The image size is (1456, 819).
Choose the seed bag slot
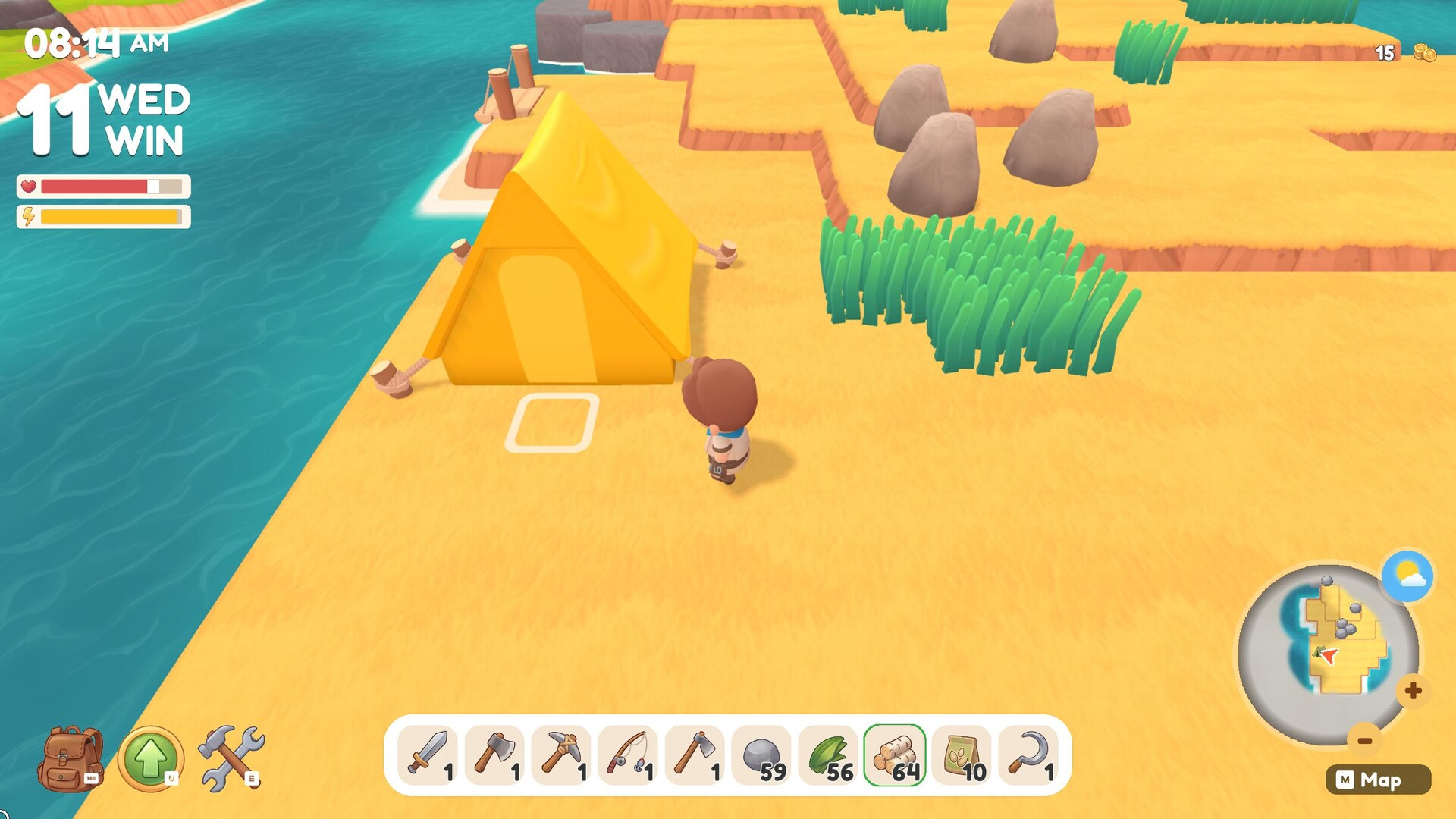(962, 755)
